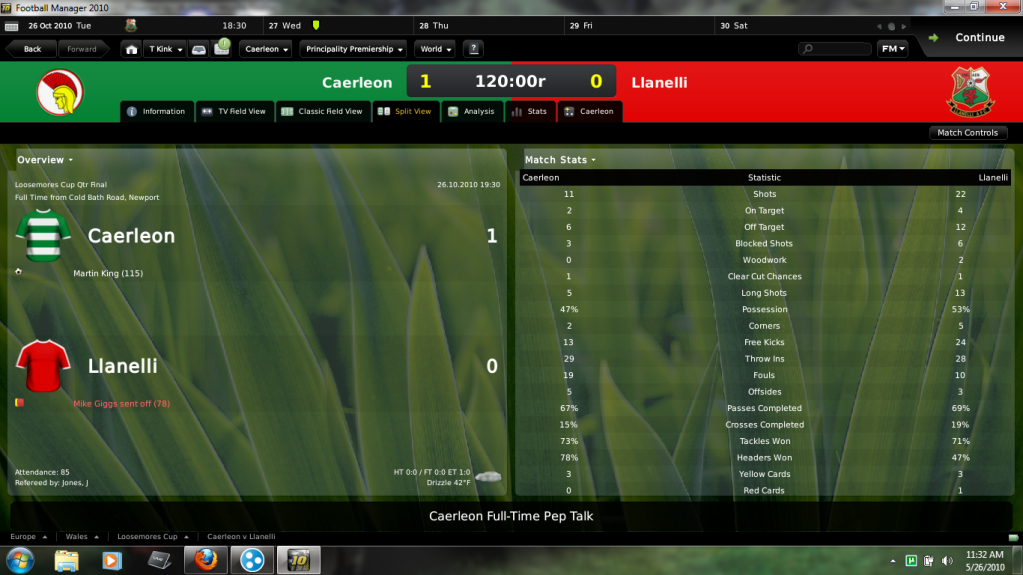This screenshot has height=575, width=1023.
Task: Open the Principality Premiership menu
Action: point(354,49)
